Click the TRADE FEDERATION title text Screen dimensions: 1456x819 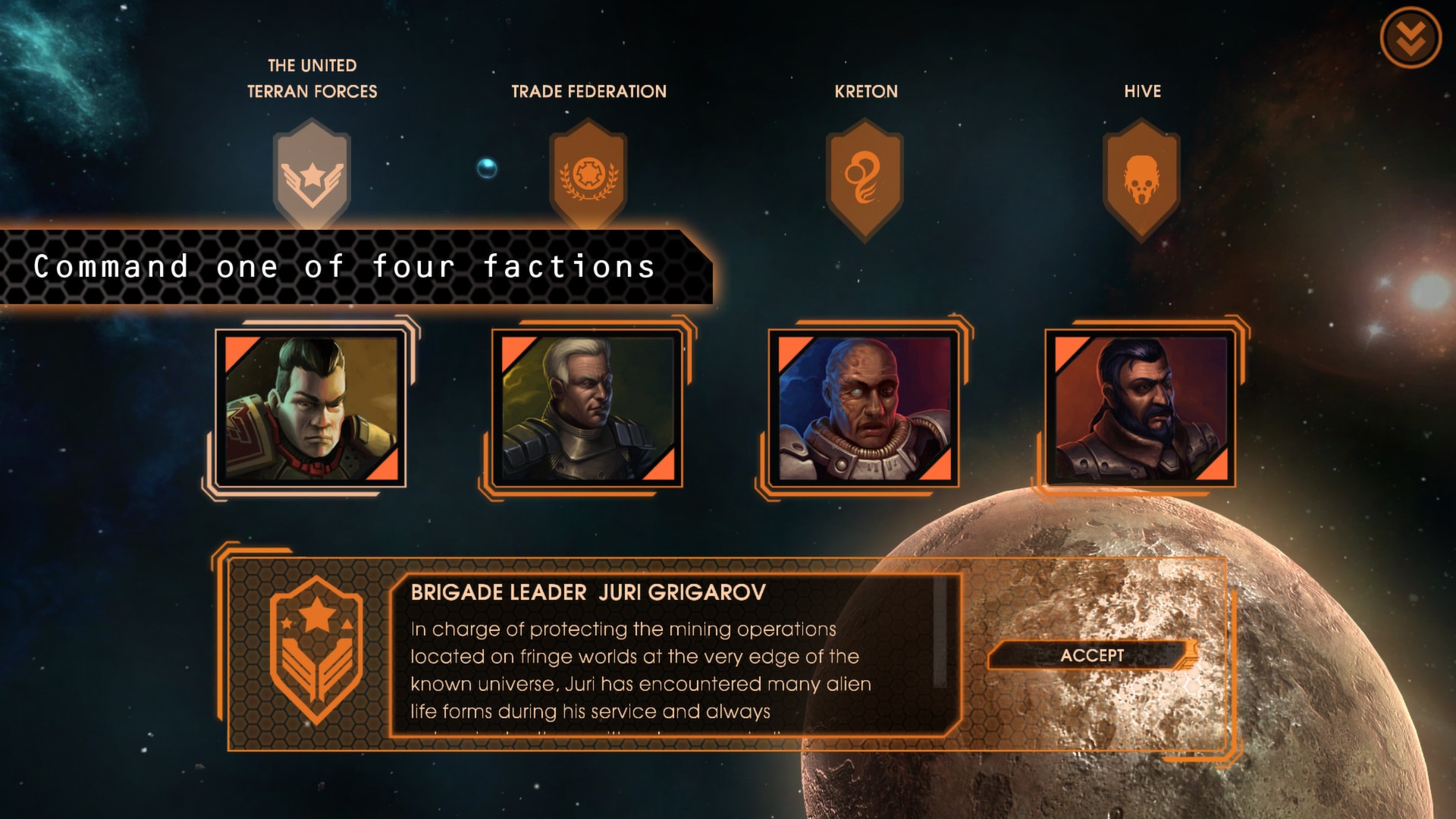coord(591,91)
